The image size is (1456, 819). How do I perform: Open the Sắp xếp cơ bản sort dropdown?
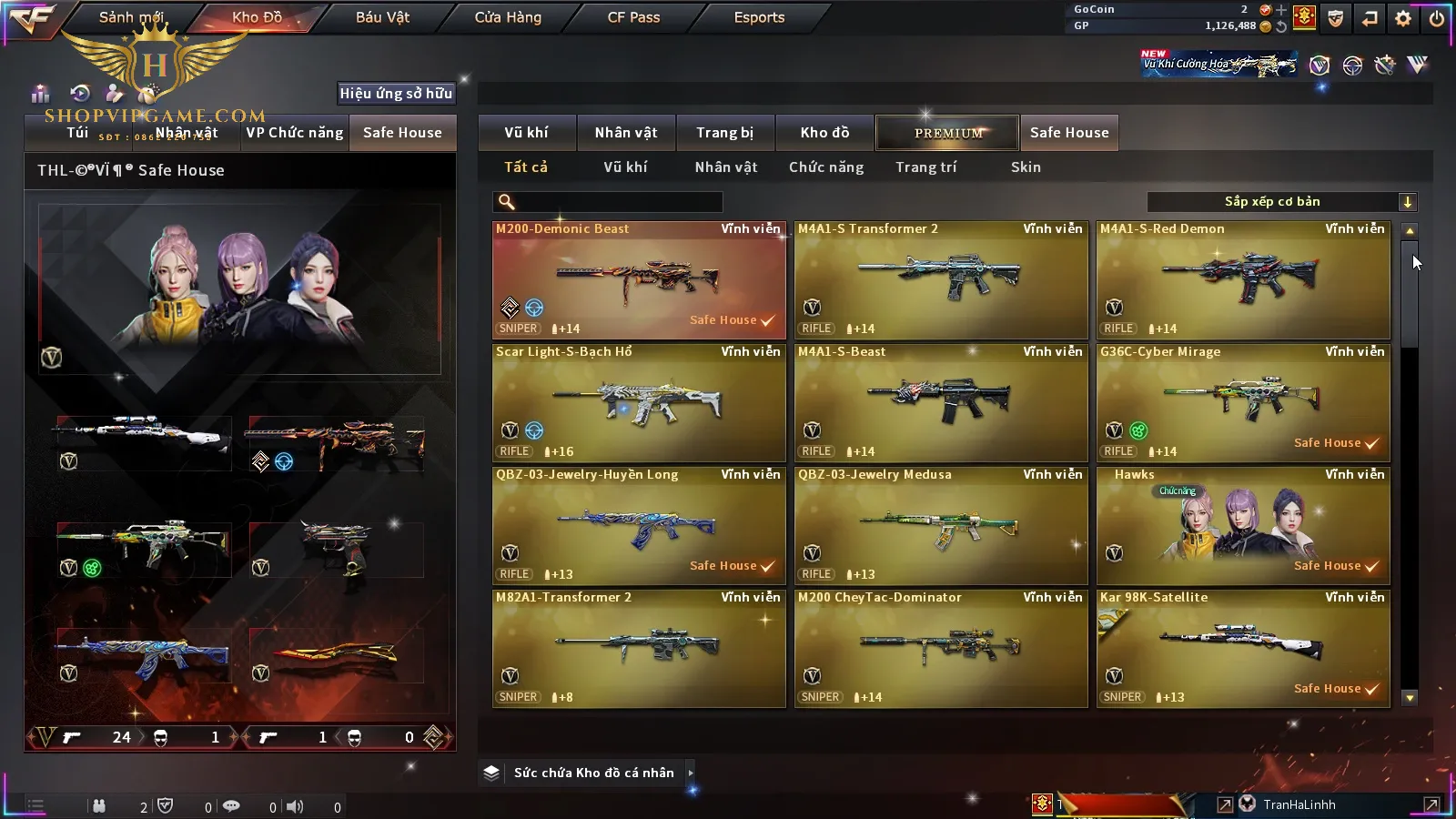1281,202
